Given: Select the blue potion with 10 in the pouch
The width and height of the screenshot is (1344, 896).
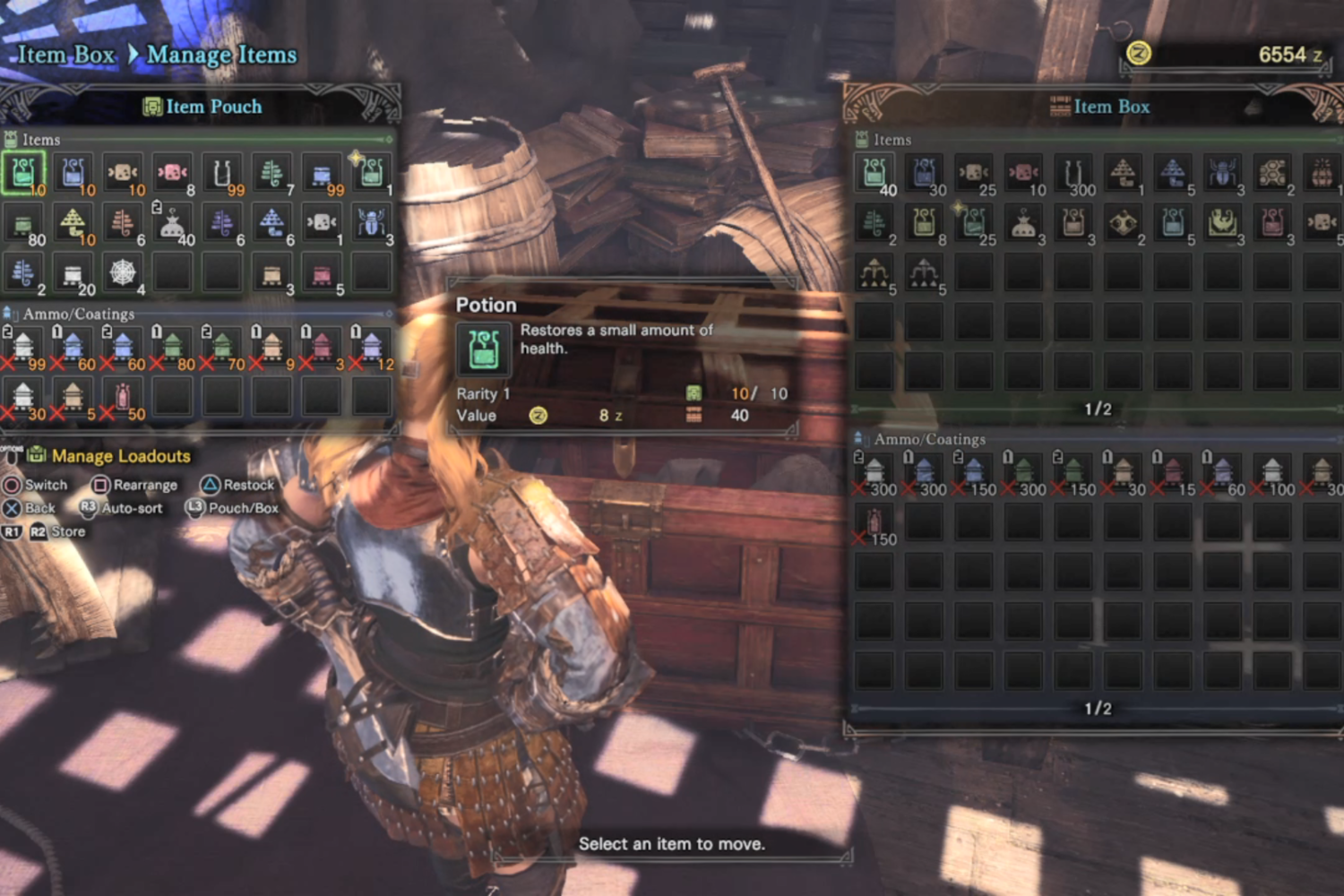Looking at the screenshot, I should click(x=73, y=171).
